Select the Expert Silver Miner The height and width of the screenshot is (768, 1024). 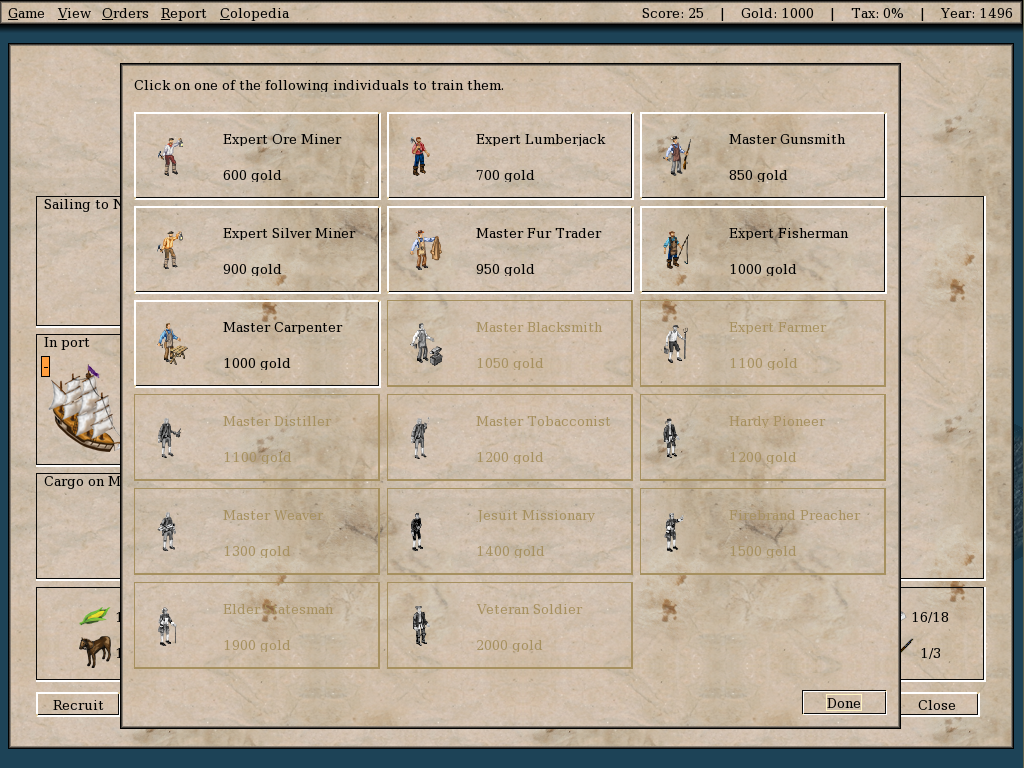[x=257, y=250]
